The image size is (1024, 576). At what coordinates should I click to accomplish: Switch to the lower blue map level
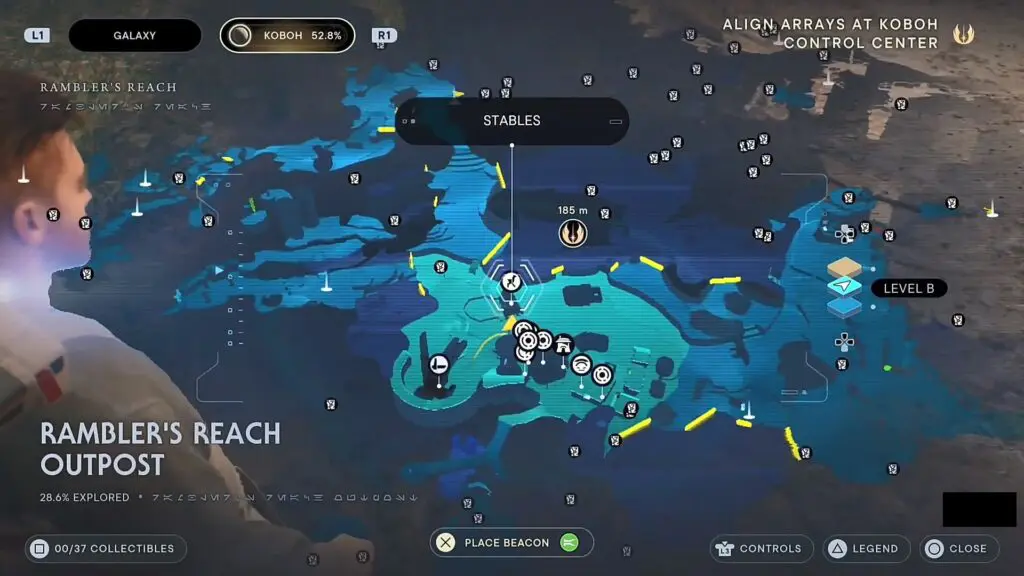pyautogui.click(x=844, y=306)
